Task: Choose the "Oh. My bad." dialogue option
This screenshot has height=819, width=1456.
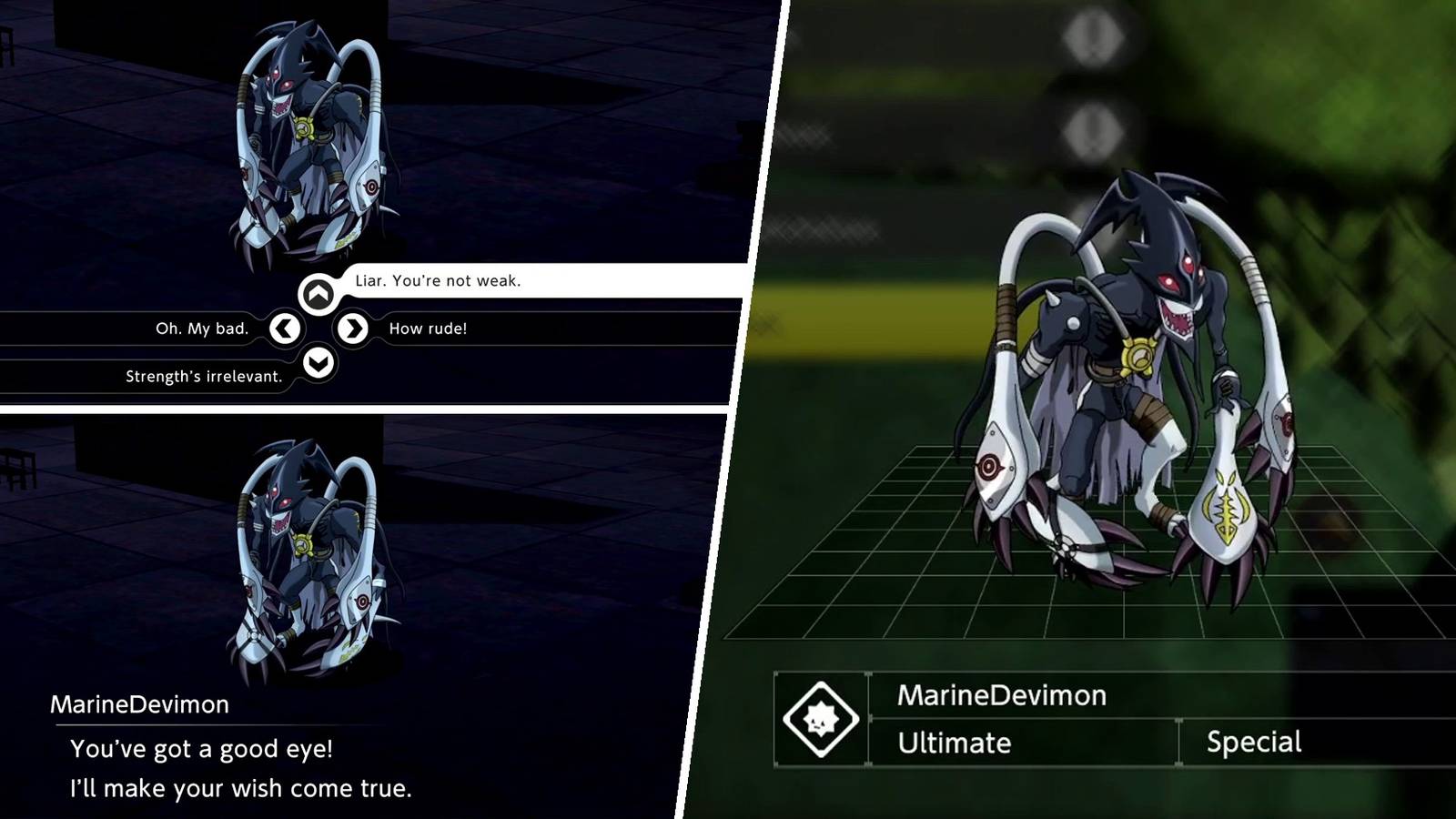Action: pyautogui.click(x=201, y=330)
